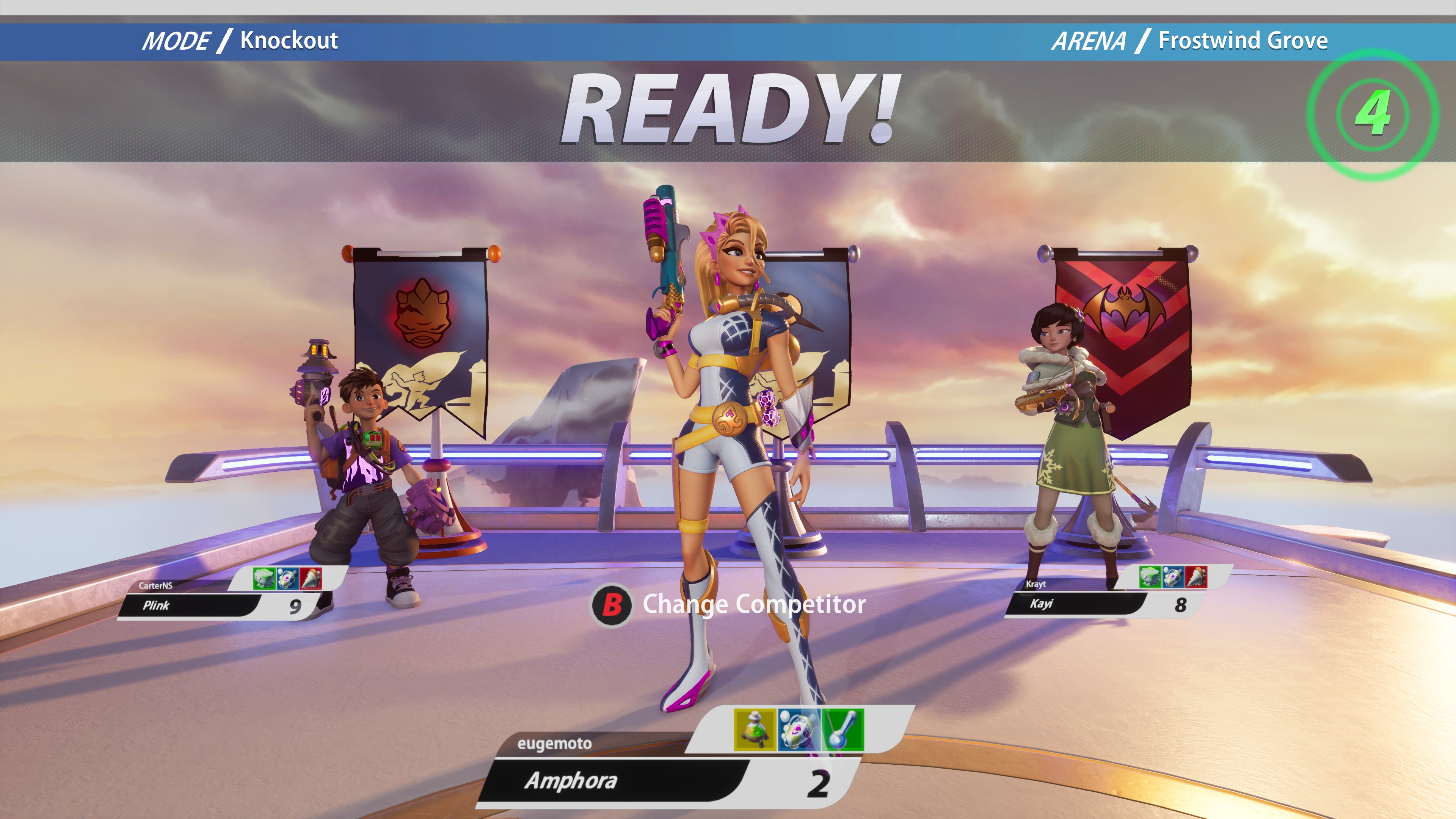View Kayi's red drill cone artifact
The image size is (1456, 819).
point(1196,576)
